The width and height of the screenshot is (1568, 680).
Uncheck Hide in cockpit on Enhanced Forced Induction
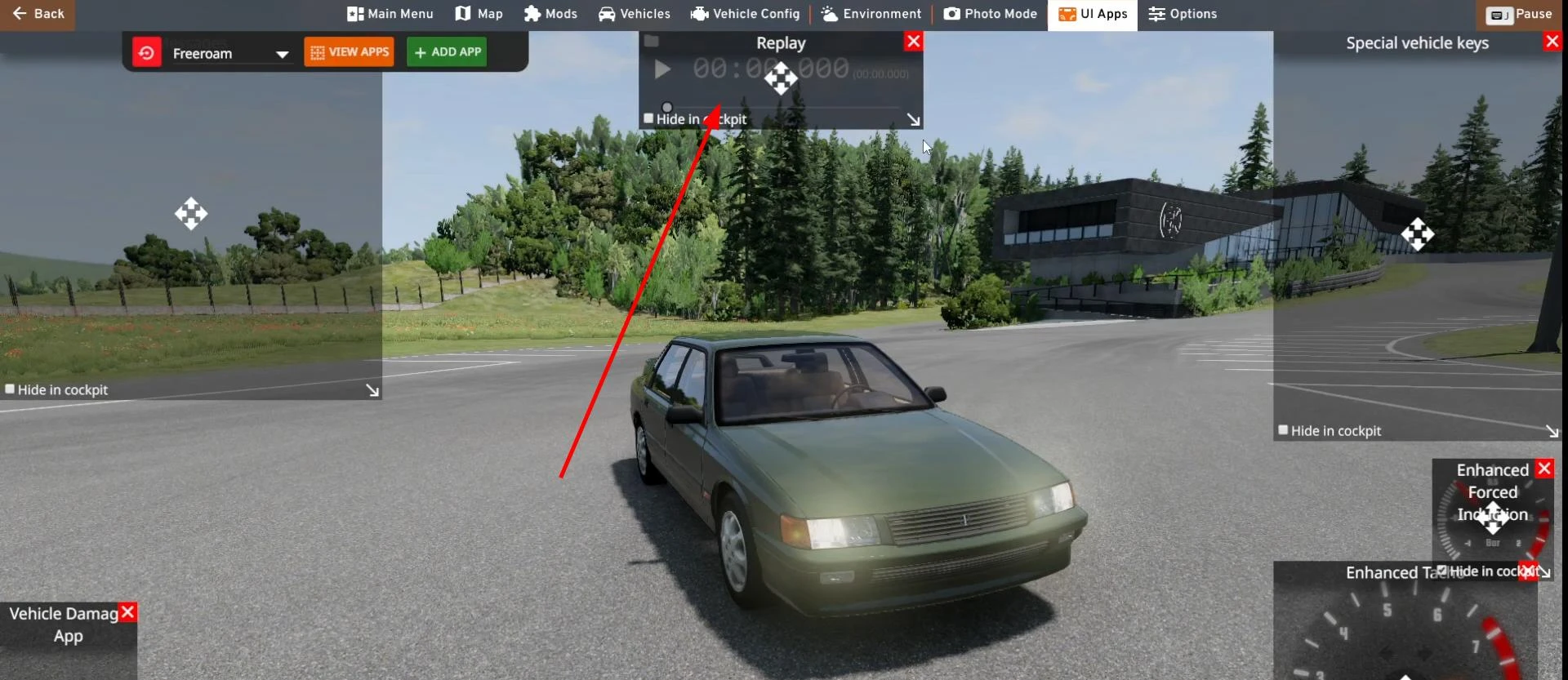coord(1444,572)
